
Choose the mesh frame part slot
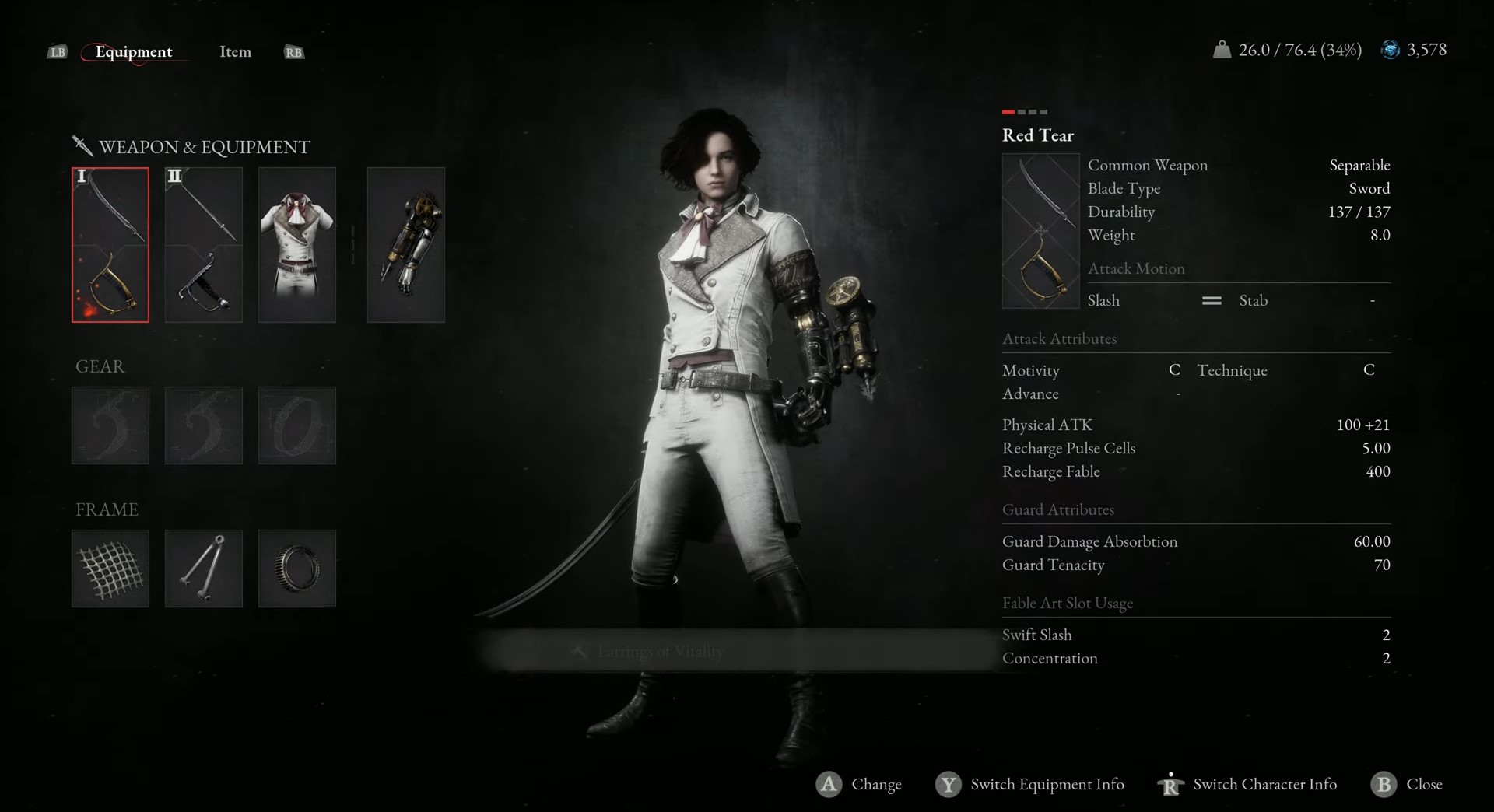coord(110,569)
